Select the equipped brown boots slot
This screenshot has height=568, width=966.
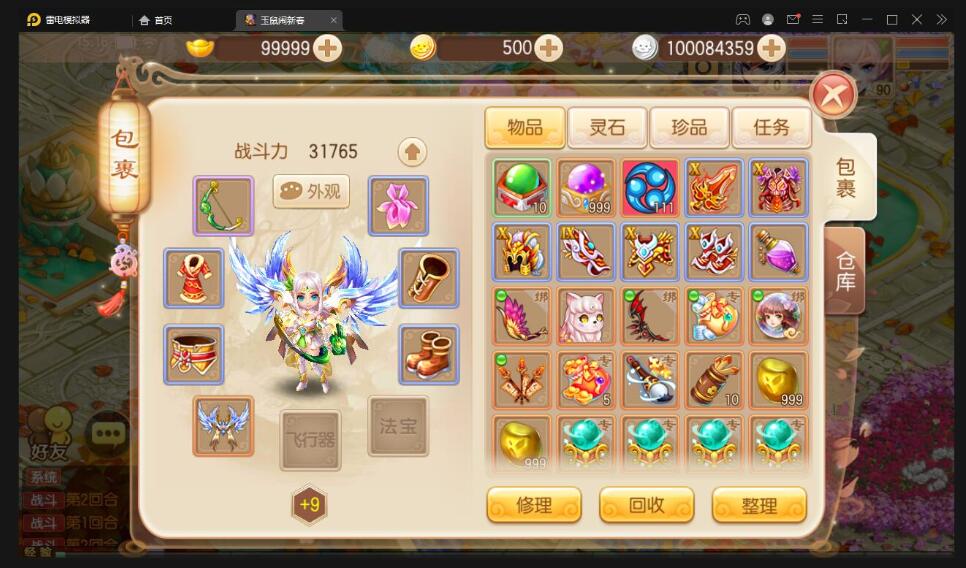pyautogui.click(x=429, y=354)
